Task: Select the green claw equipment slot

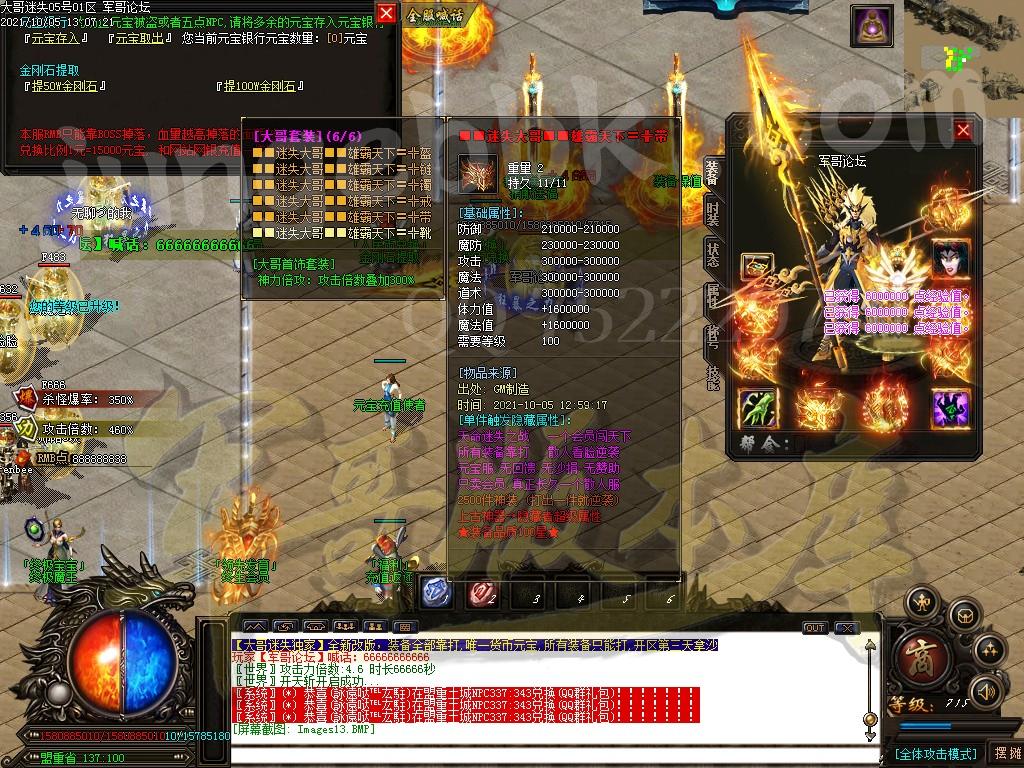Action: point(757,408)
